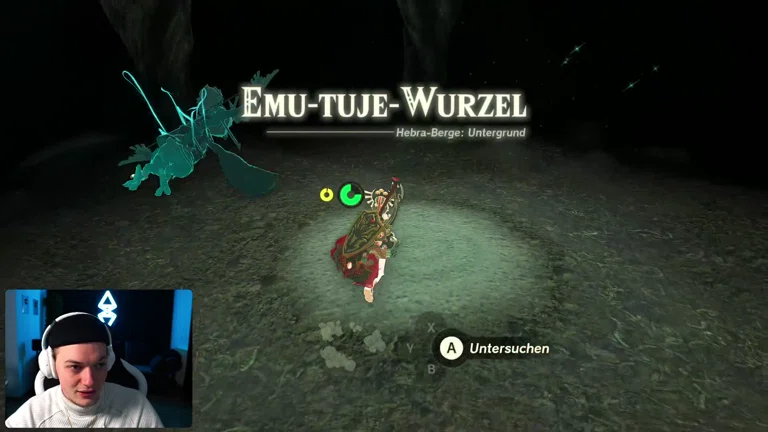
Task: Click the streamer's webcam overlay
Action: click(x=99, y=358)
